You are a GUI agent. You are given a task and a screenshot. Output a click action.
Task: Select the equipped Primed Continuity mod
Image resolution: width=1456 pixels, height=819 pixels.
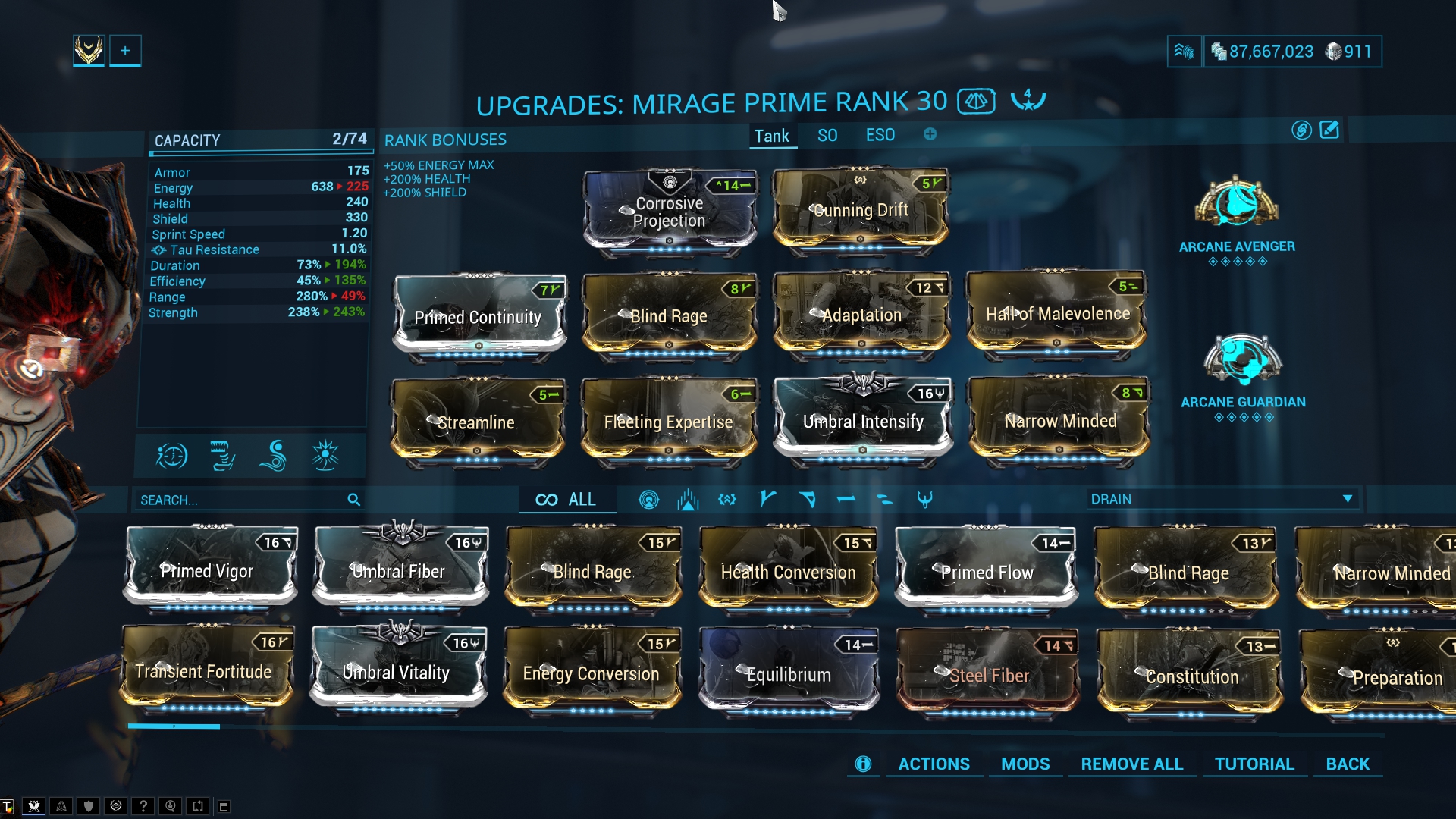(479, 316)
